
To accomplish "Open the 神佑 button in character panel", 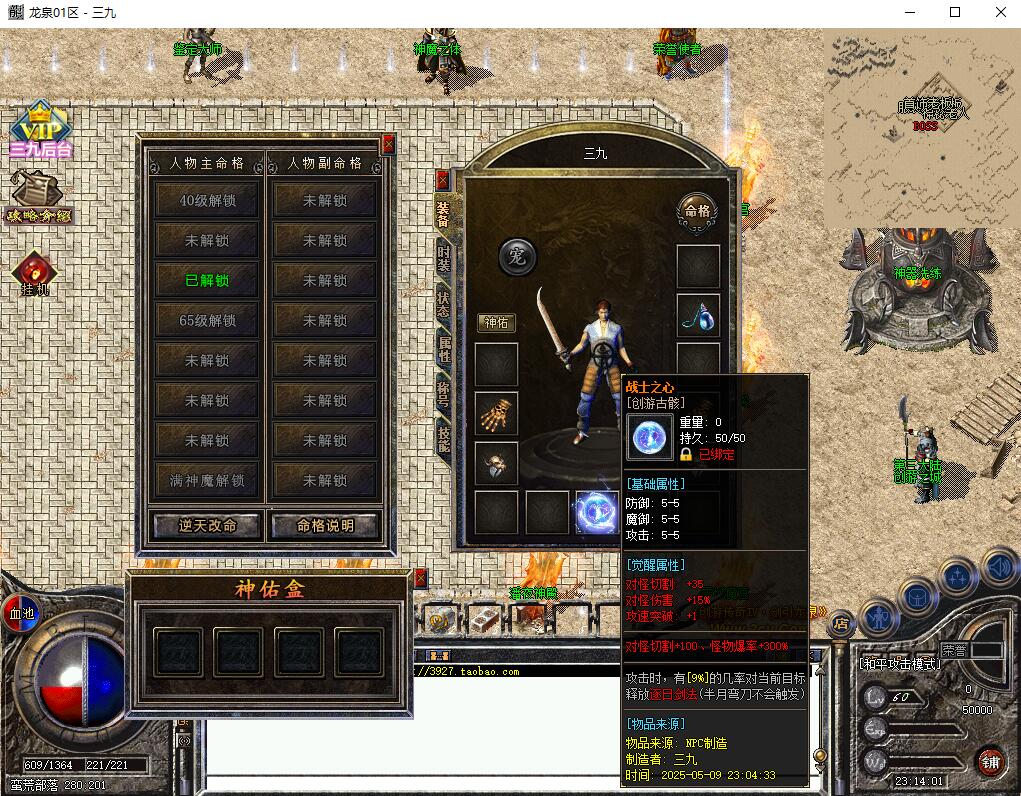I will pos(497,322).
